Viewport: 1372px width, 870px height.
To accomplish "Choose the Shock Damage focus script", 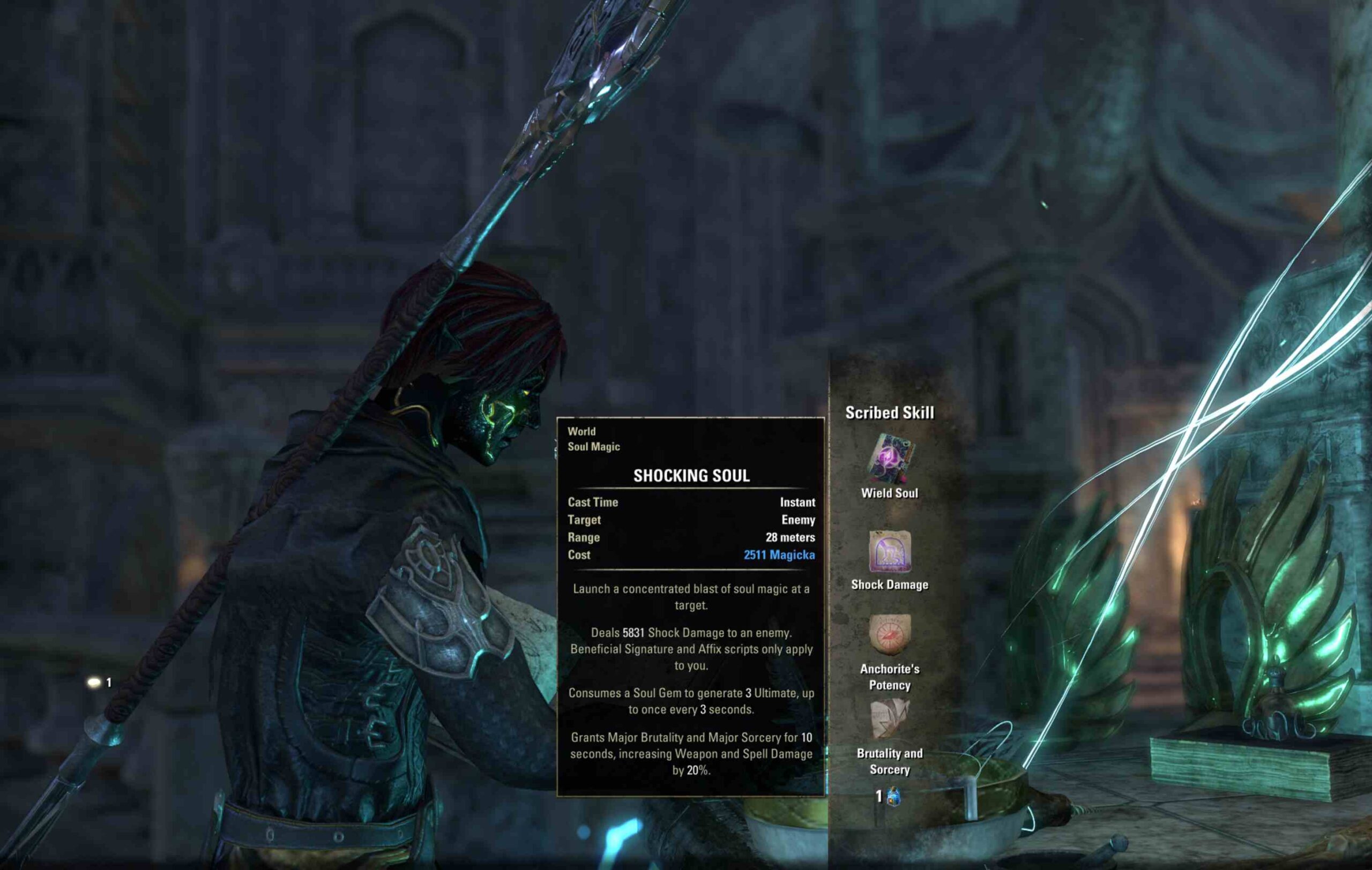I will (890, 551).
